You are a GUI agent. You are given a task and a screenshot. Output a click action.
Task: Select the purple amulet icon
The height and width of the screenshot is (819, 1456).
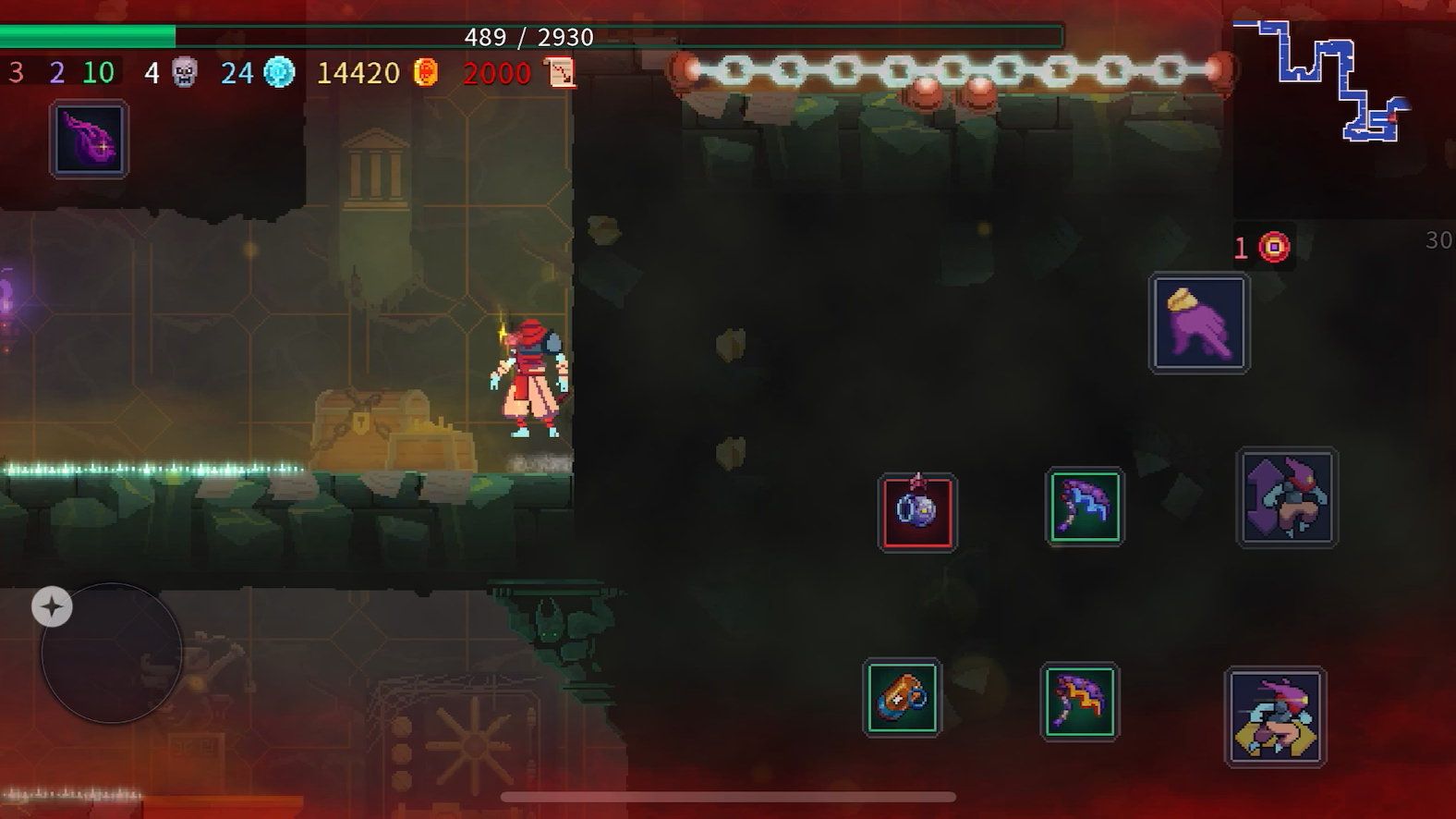coord(89,141)
